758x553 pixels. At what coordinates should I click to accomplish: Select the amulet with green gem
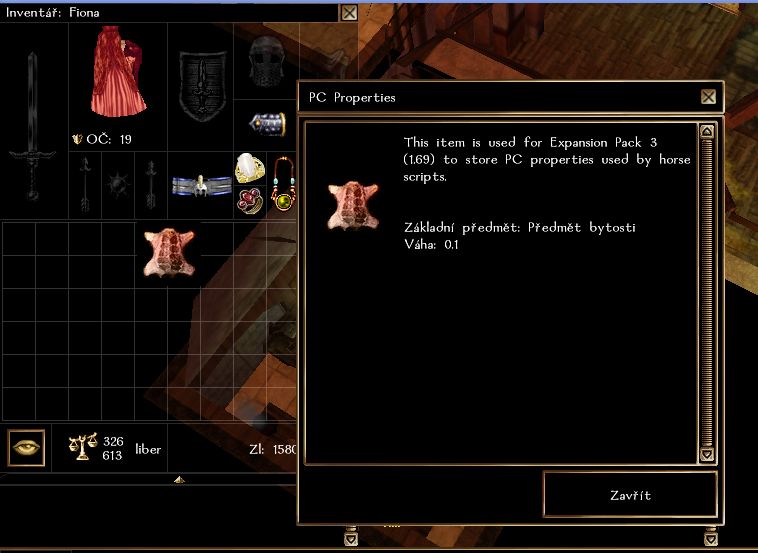click(x=283, y=185)
